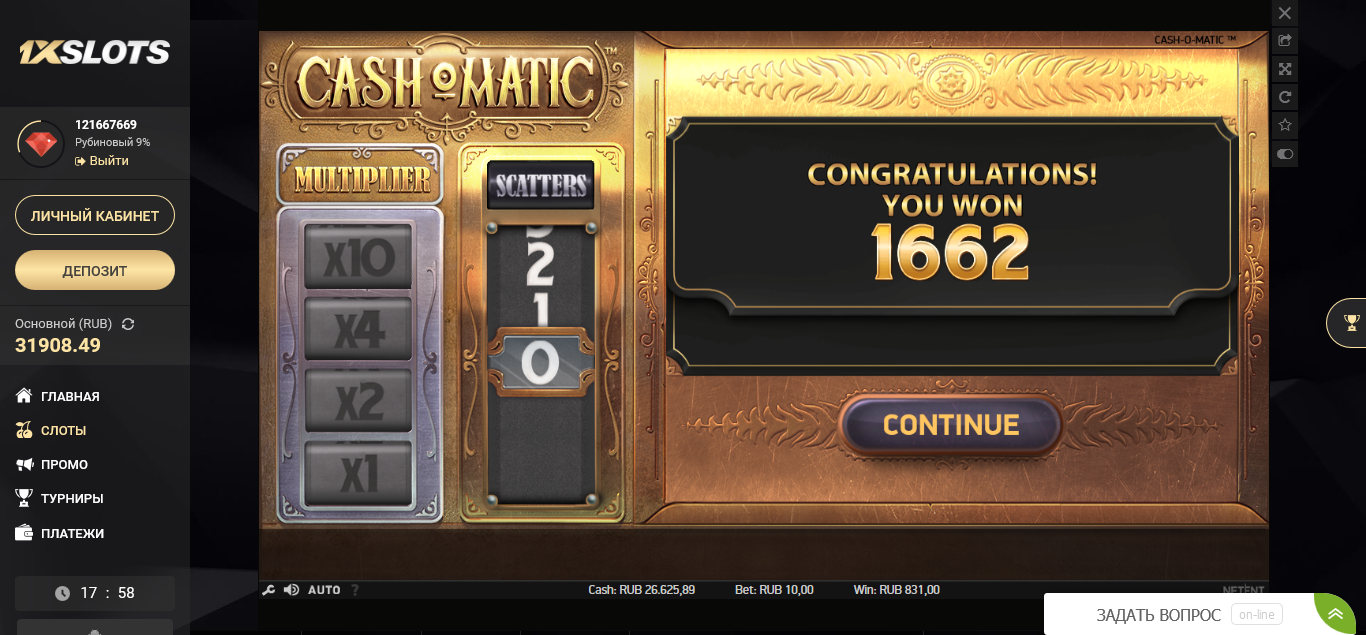Switch the game to fullscreen
This screenshot has height=635, width=1366.
(x=1285, y=69)
